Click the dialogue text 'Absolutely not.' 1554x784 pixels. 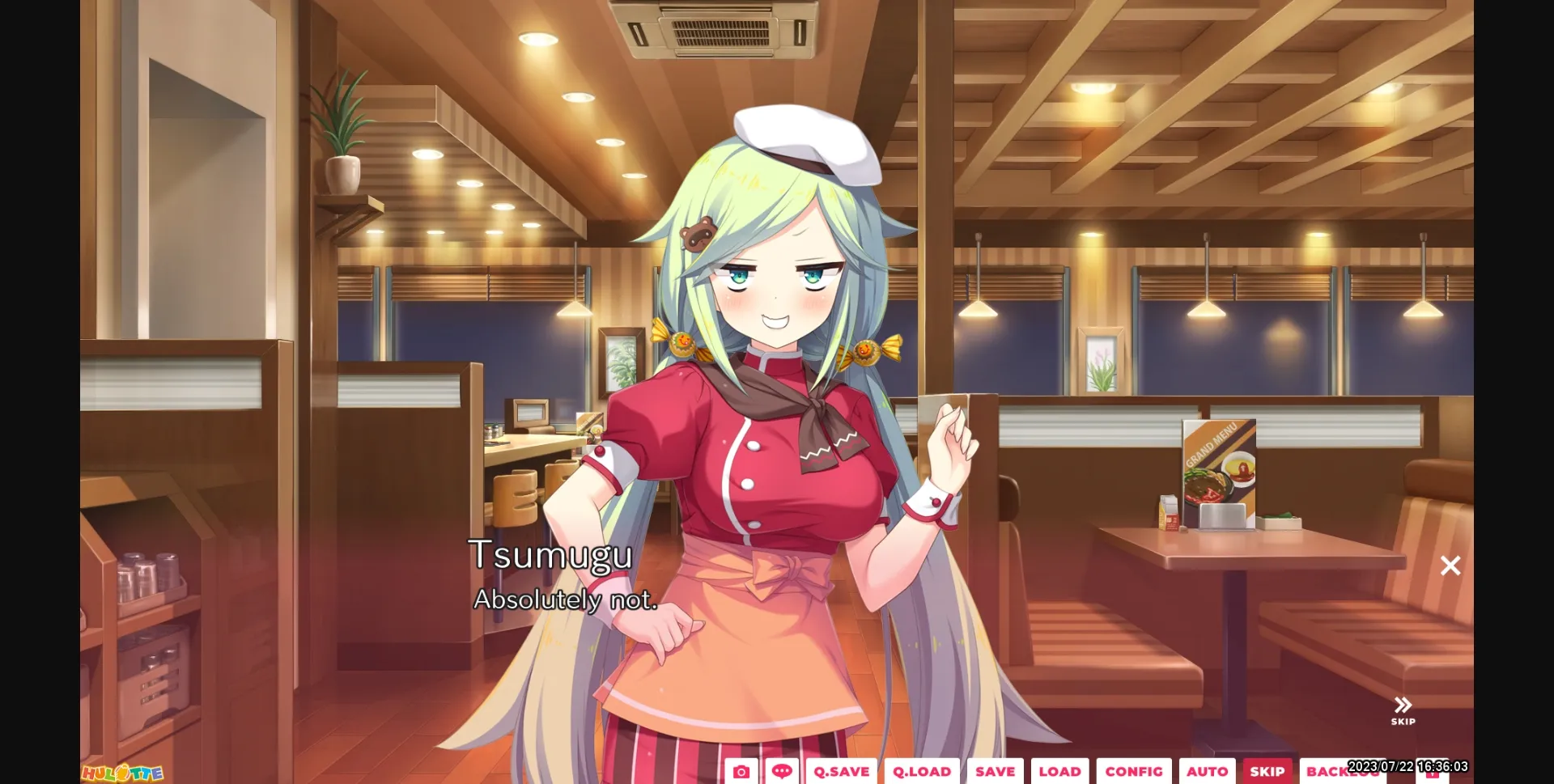[x=565, y=601]
